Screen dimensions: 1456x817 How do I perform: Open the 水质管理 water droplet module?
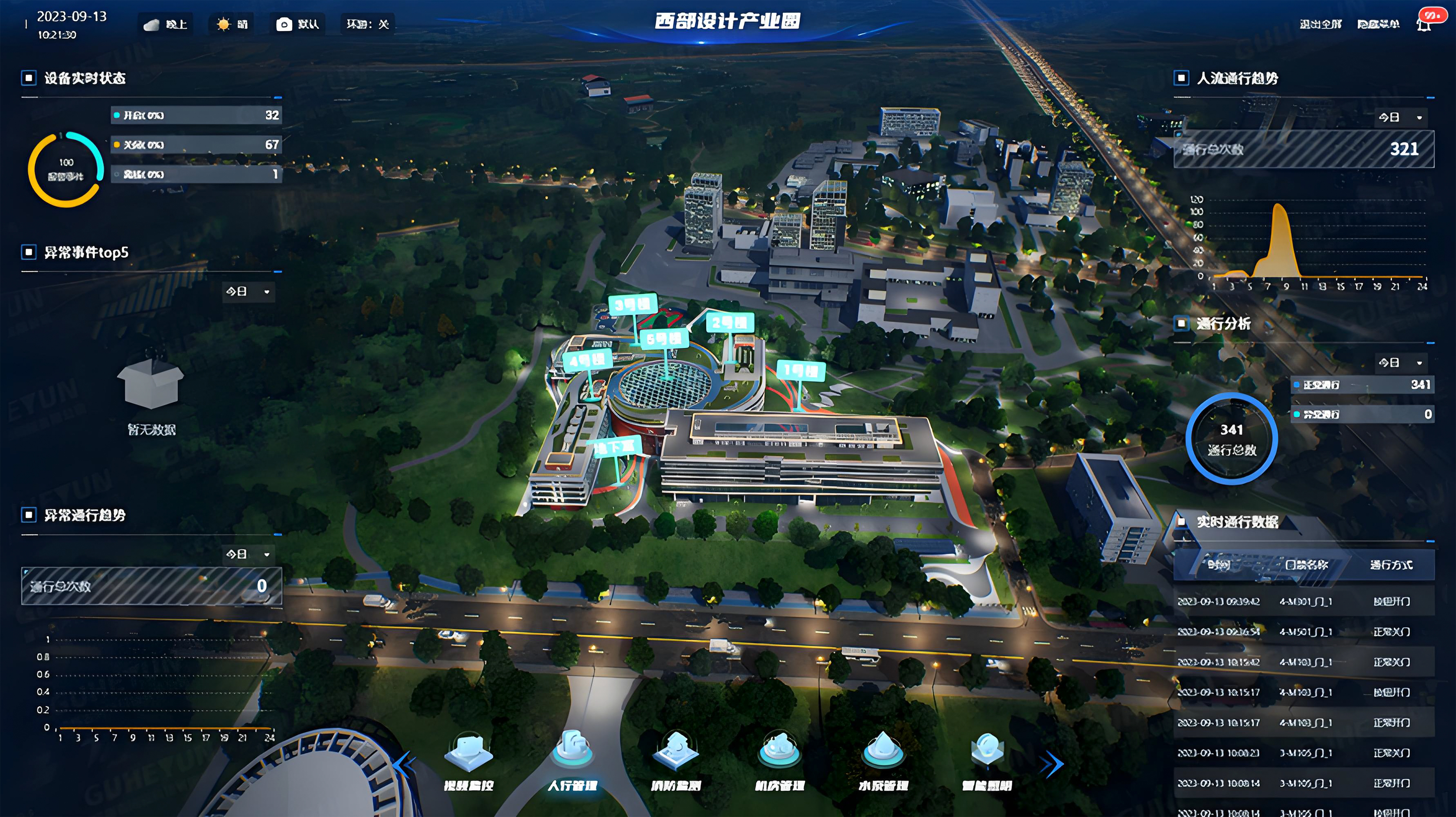[x=883, y=757]
